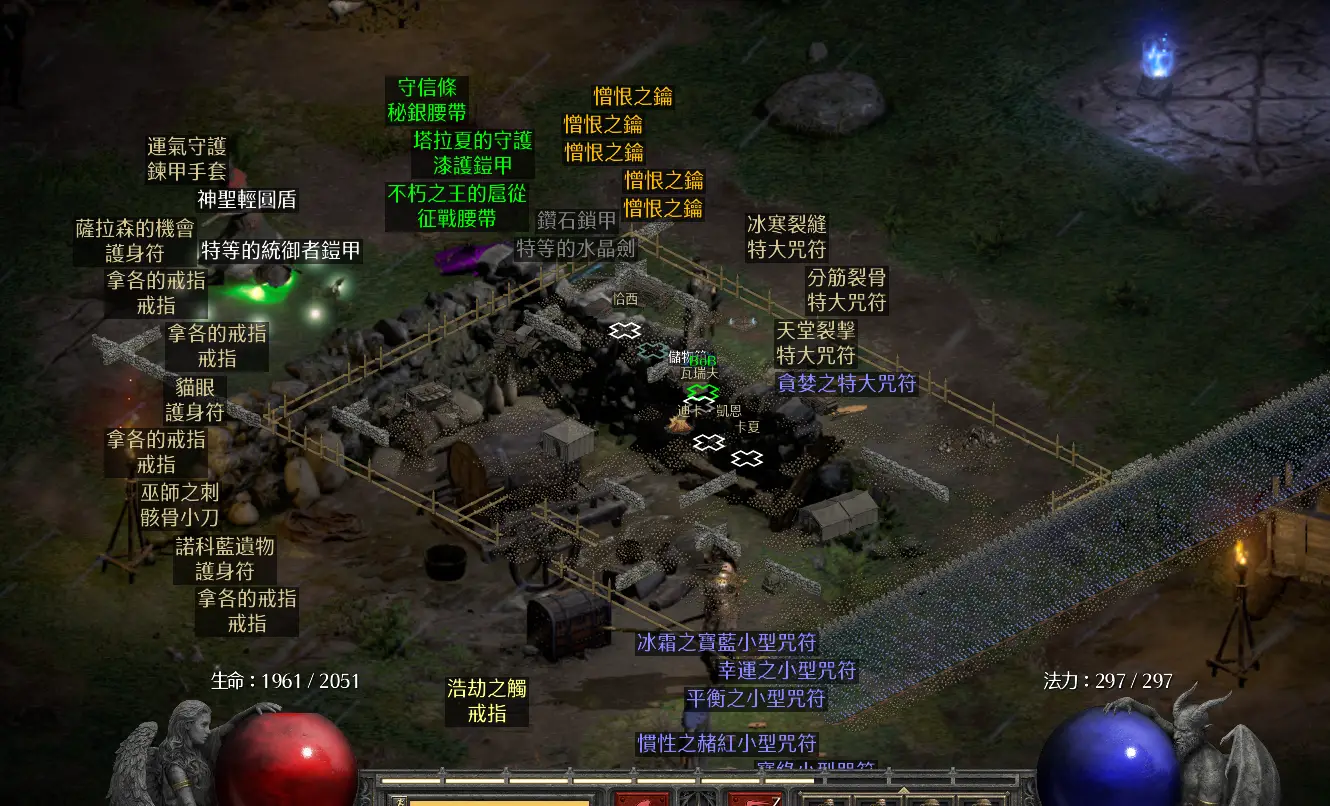Pick up the yellow 浩劫之觸 戒指 ring

tap(487, 701)
